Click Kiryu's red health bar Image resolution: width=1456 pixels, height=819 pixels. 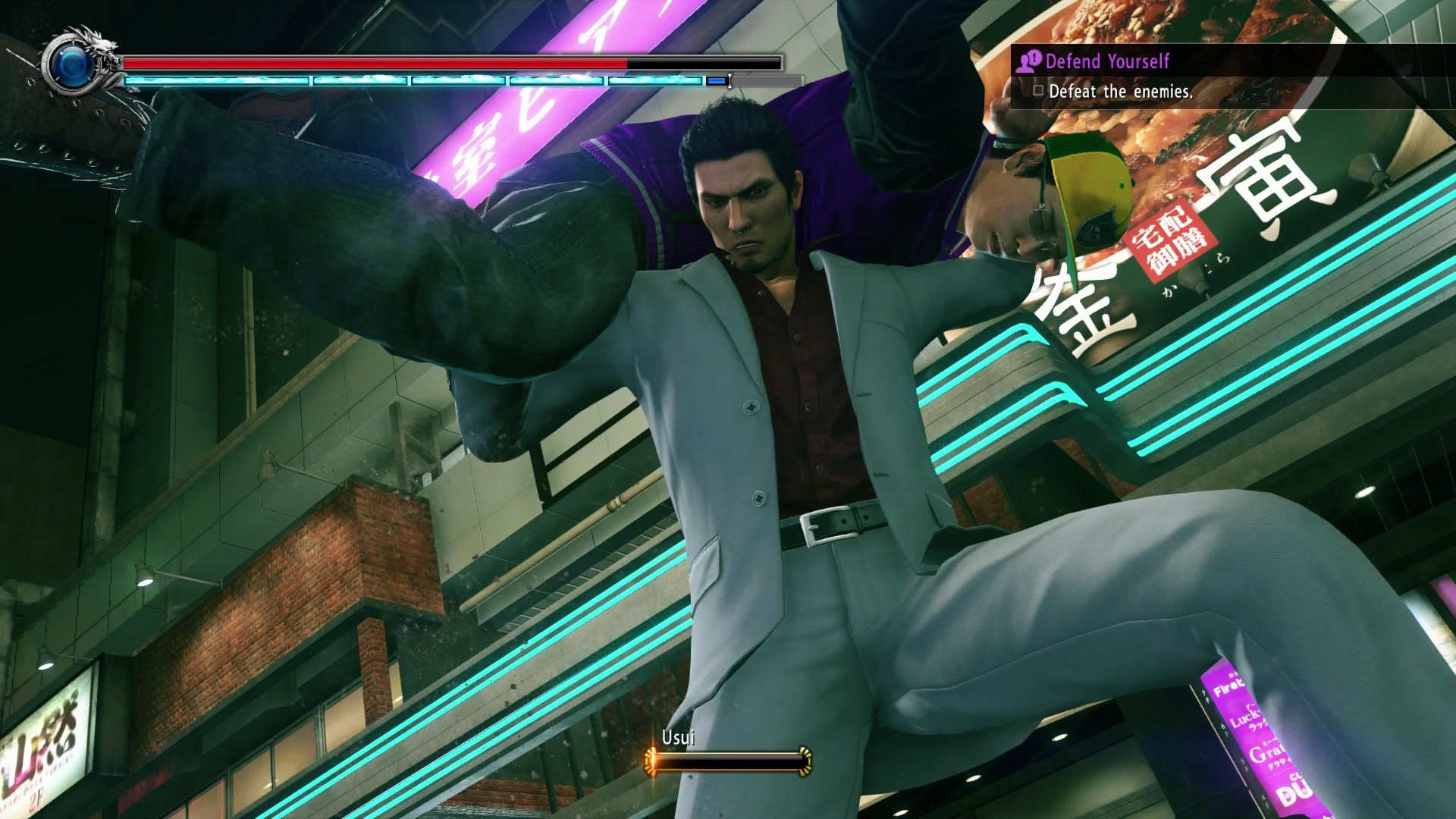(x=372, y=64)
